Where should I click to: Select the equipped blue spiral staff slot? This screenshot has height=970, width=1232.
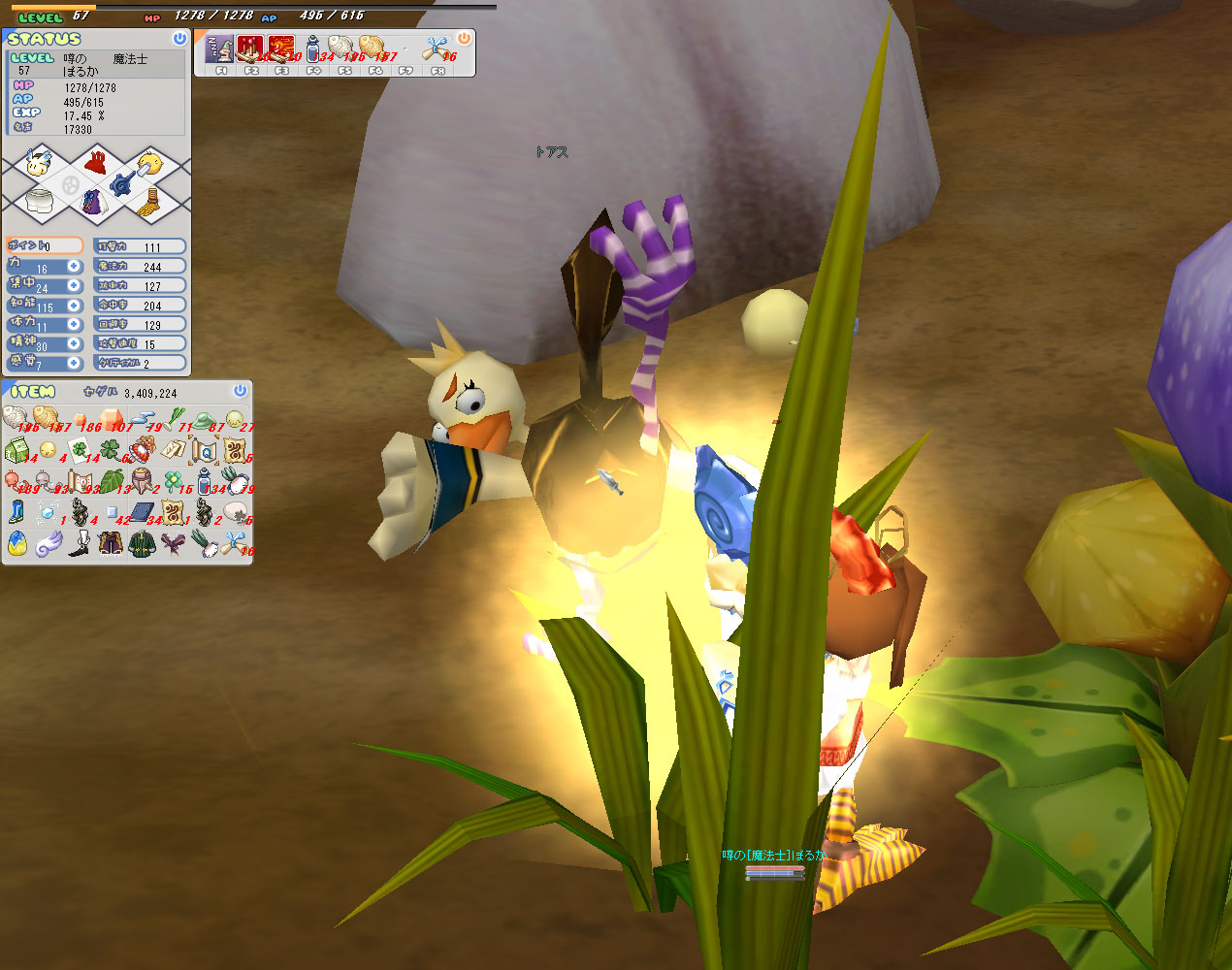(x=123, y=182)
